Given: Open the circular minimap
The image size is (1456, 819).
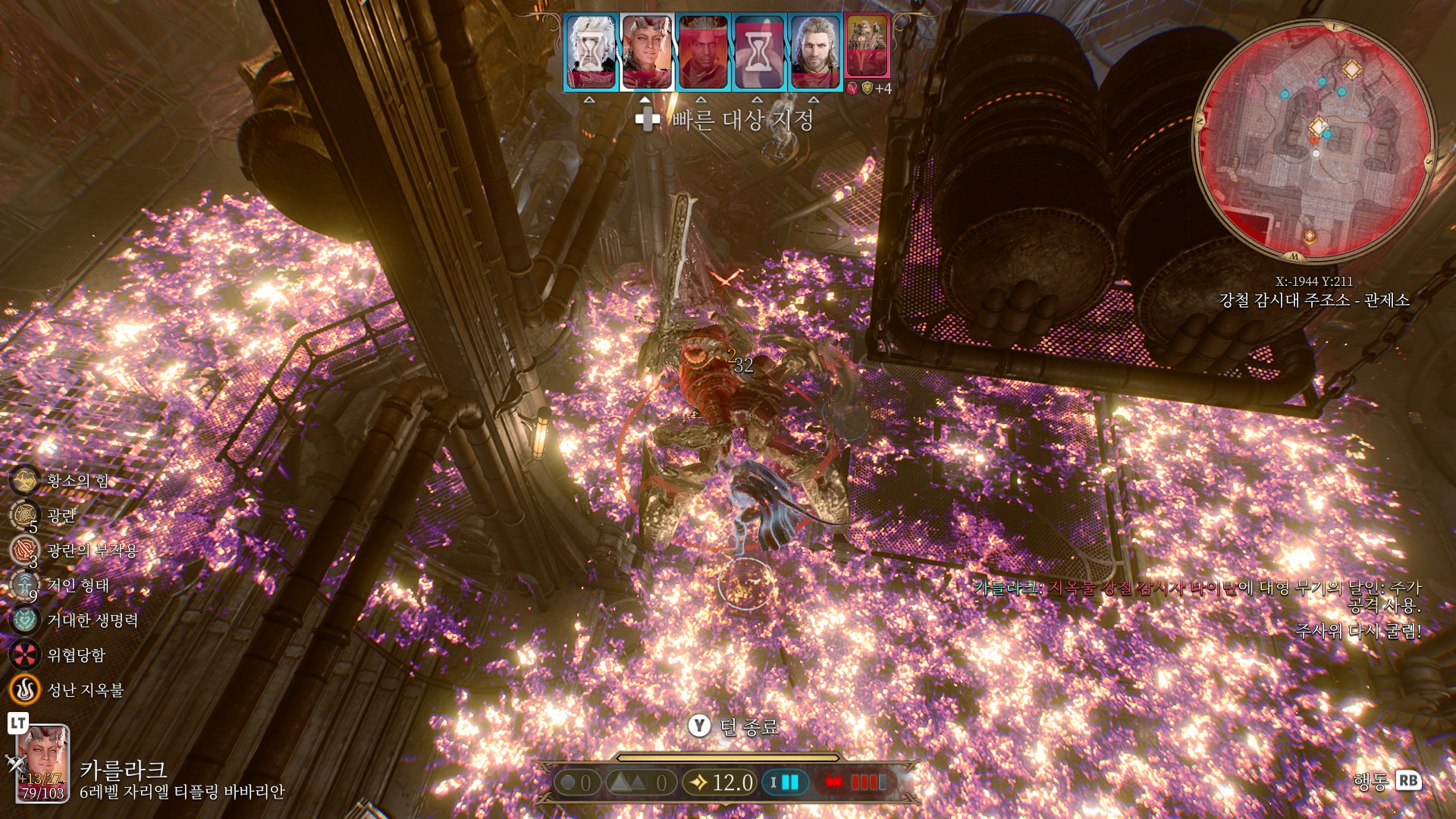Looking at the screenshot, I should coord(1314,141).
